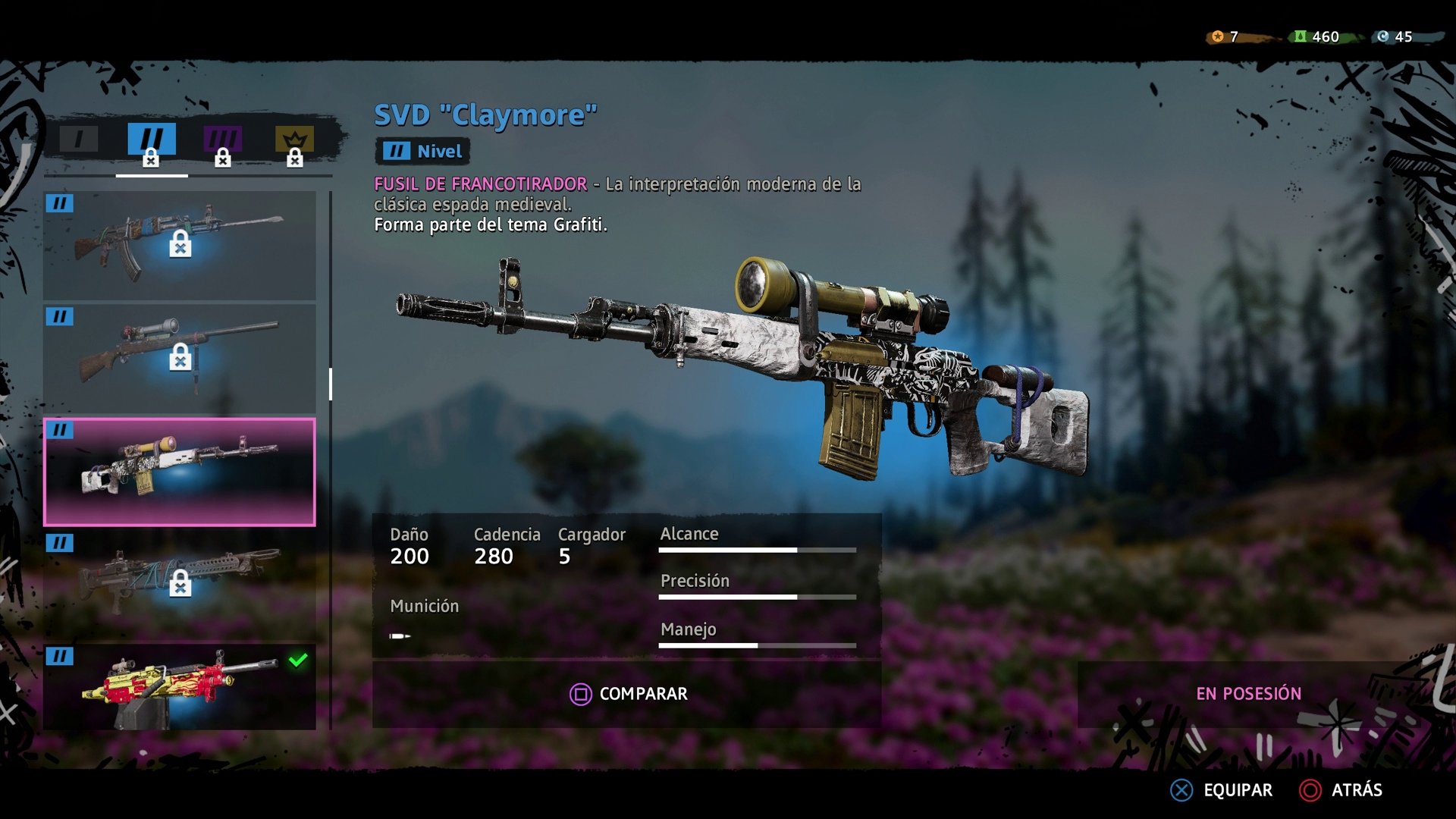1456x819 pixels.
Task: Select the crown-marked elite weapons tier
Action: pos(294,138)
